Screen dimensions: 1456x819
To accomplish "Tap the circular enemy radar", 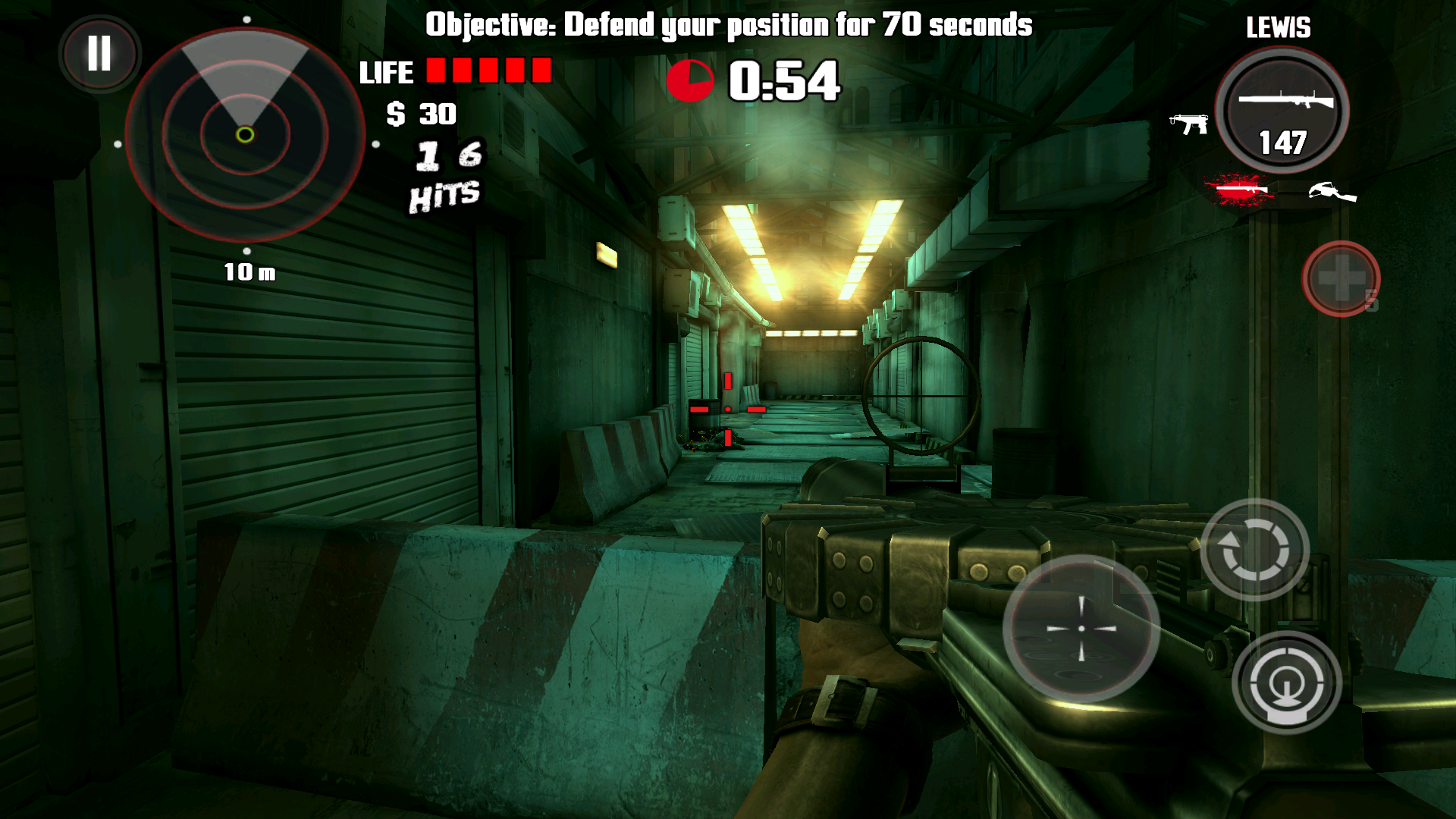I will point(245,135).
